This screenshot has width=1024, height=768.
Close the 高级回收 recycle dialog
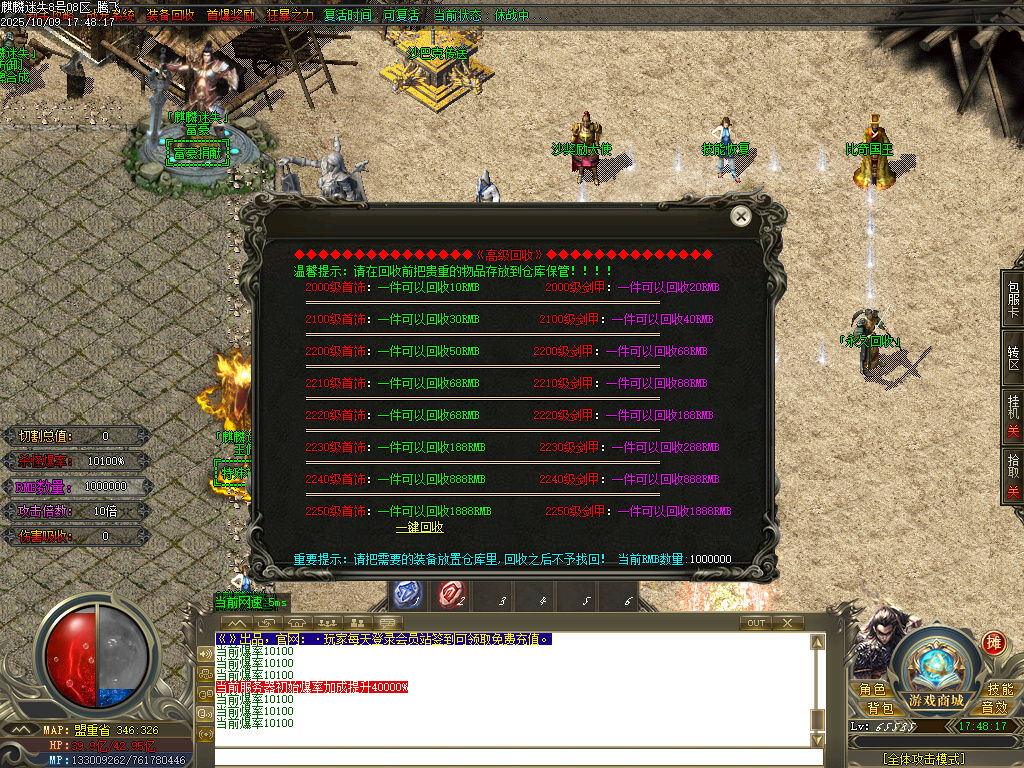click(740, 216)
